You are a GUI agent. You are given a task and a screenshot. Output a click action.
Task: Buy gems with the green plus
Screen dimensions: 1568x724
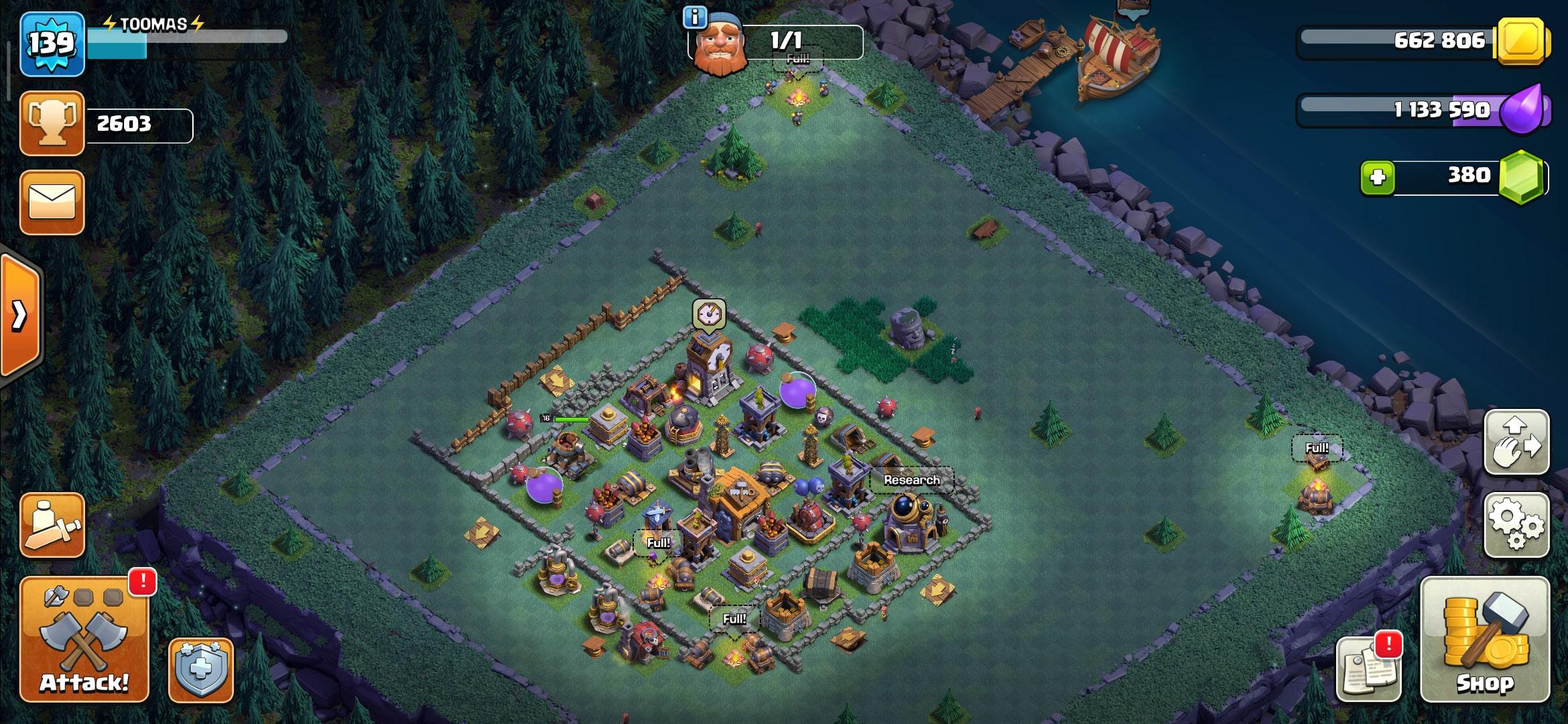click(1378, 178)
